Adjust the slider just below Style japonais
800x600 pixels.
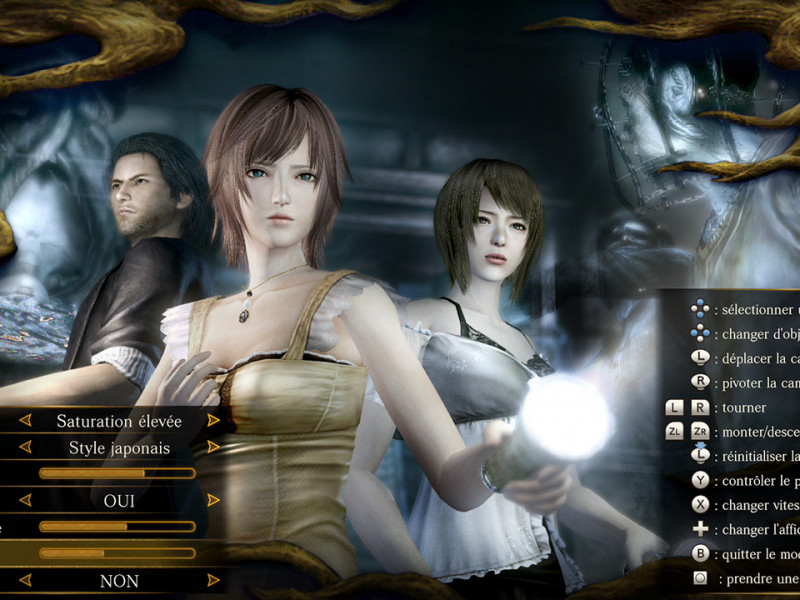[117, 473]
